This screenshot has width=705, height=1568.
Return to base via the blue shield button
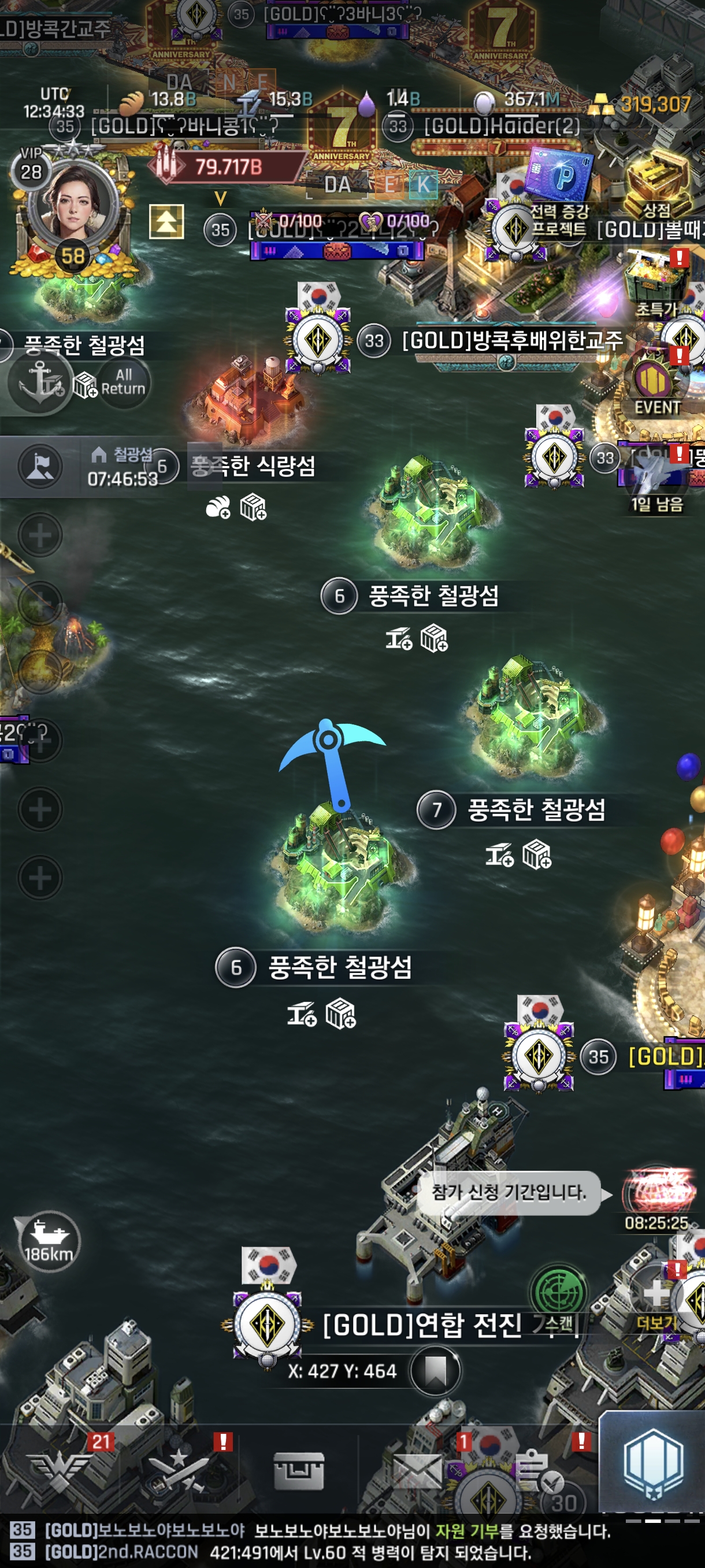click(654, 1464)
